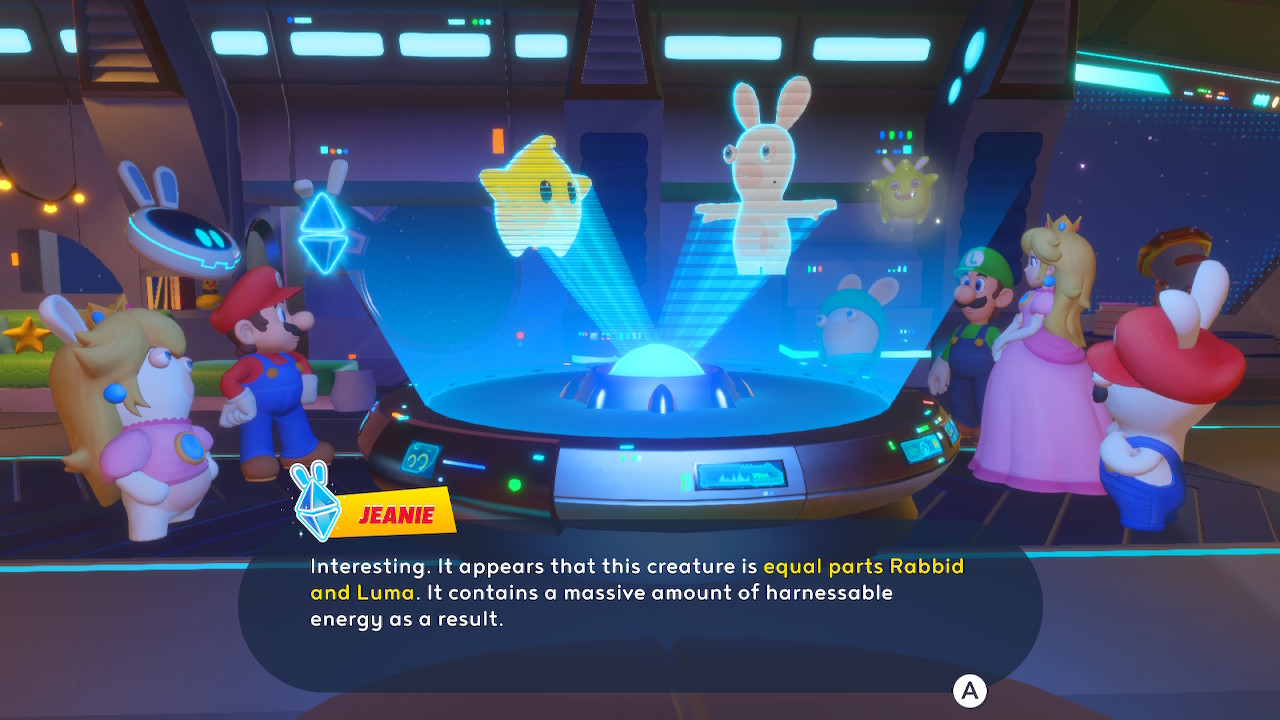Click the 77% progress gauge on the console
This screenshot has width=1280, height=720.
761,473
